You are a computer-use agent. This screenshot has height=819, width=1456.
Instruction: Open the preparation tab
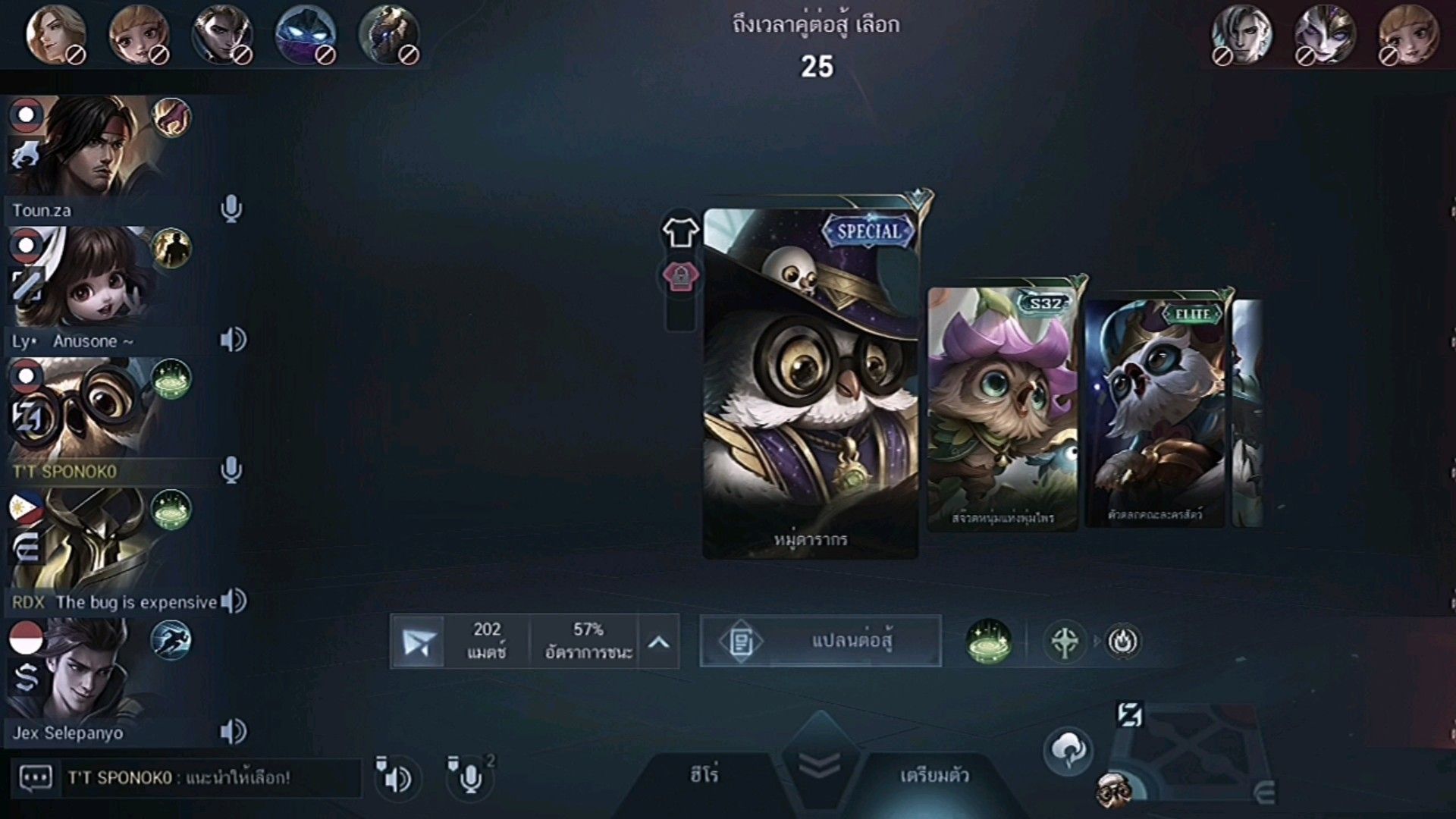pos(934,775)
